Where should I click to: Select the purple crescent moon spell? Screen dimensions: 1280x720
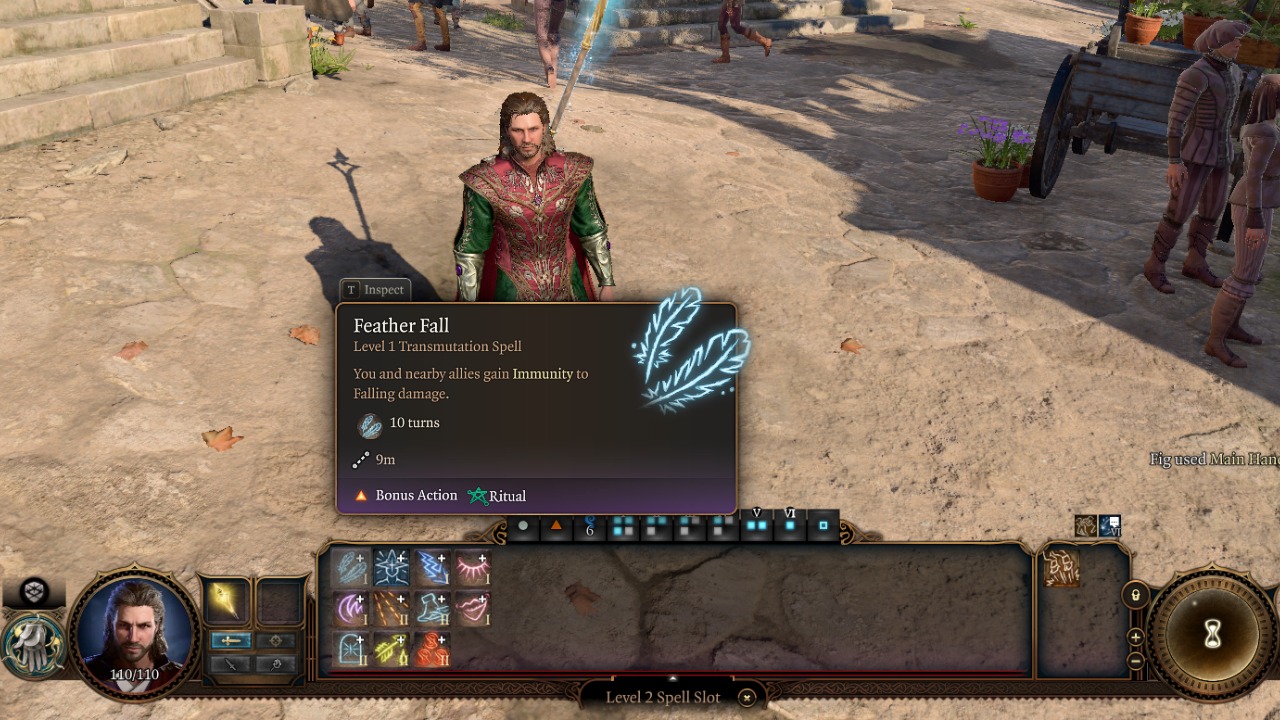350,608
